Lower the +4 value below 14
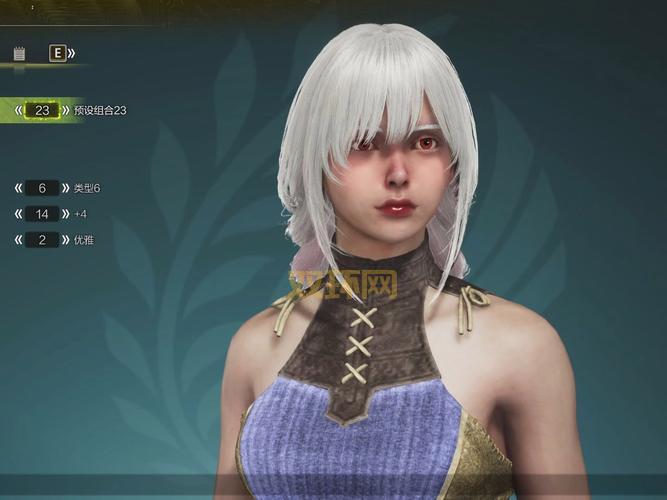This screenshot has width=667, height=500. tap(19, 214)
